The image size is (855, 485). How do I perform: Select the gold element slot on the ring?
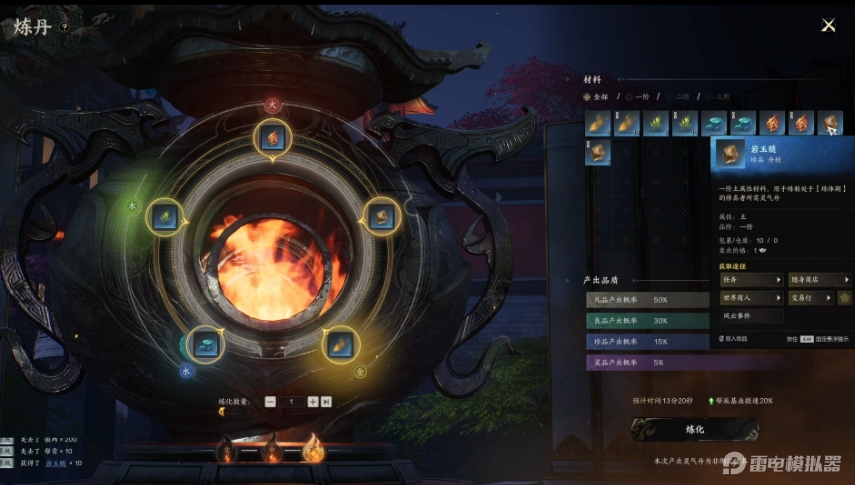coord(340,343)
